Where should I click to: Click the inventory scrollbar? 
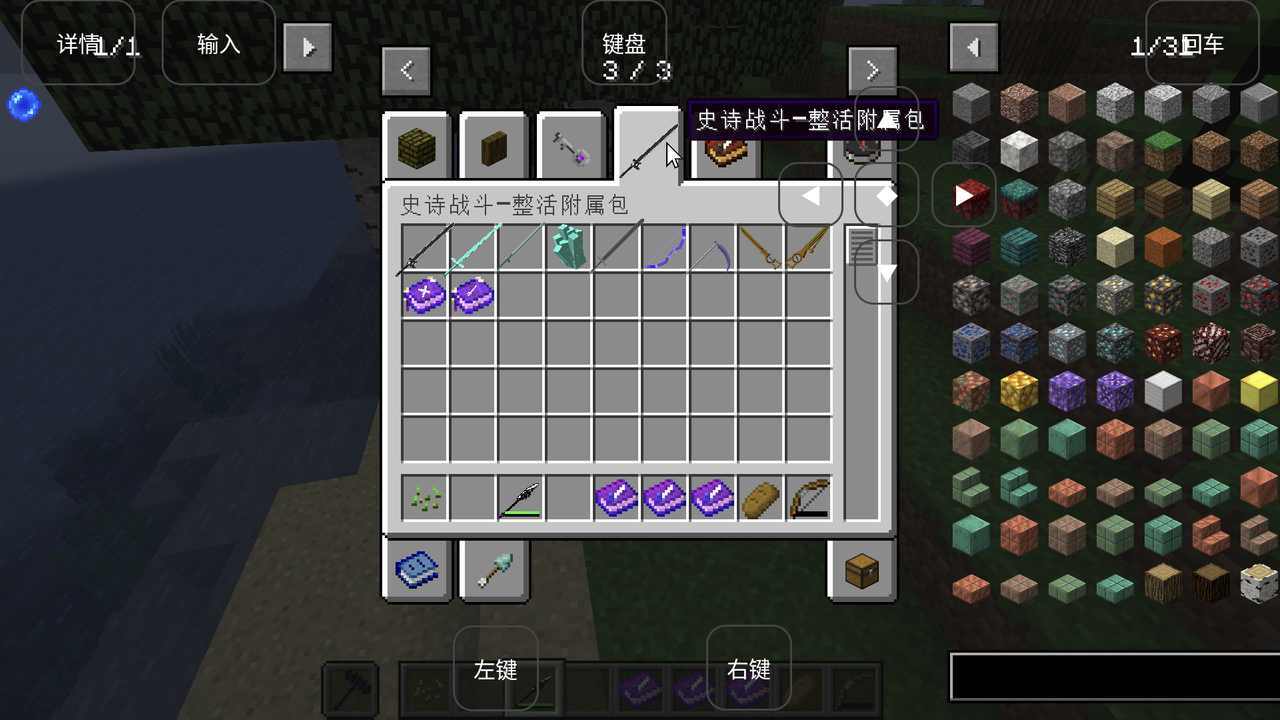pos(861,245)
